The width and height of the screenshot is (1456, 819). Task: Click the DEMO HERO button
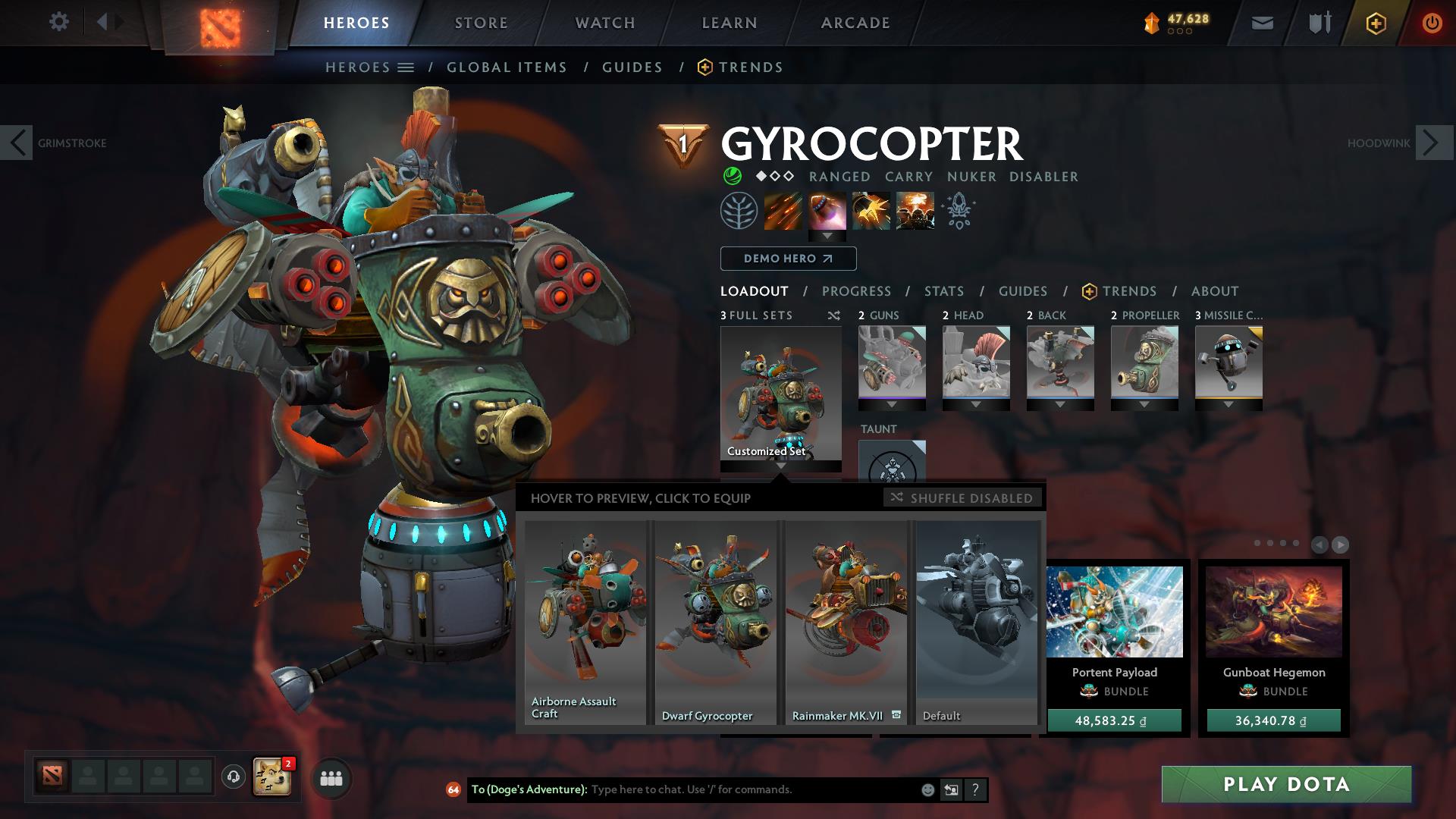point(788,259)
